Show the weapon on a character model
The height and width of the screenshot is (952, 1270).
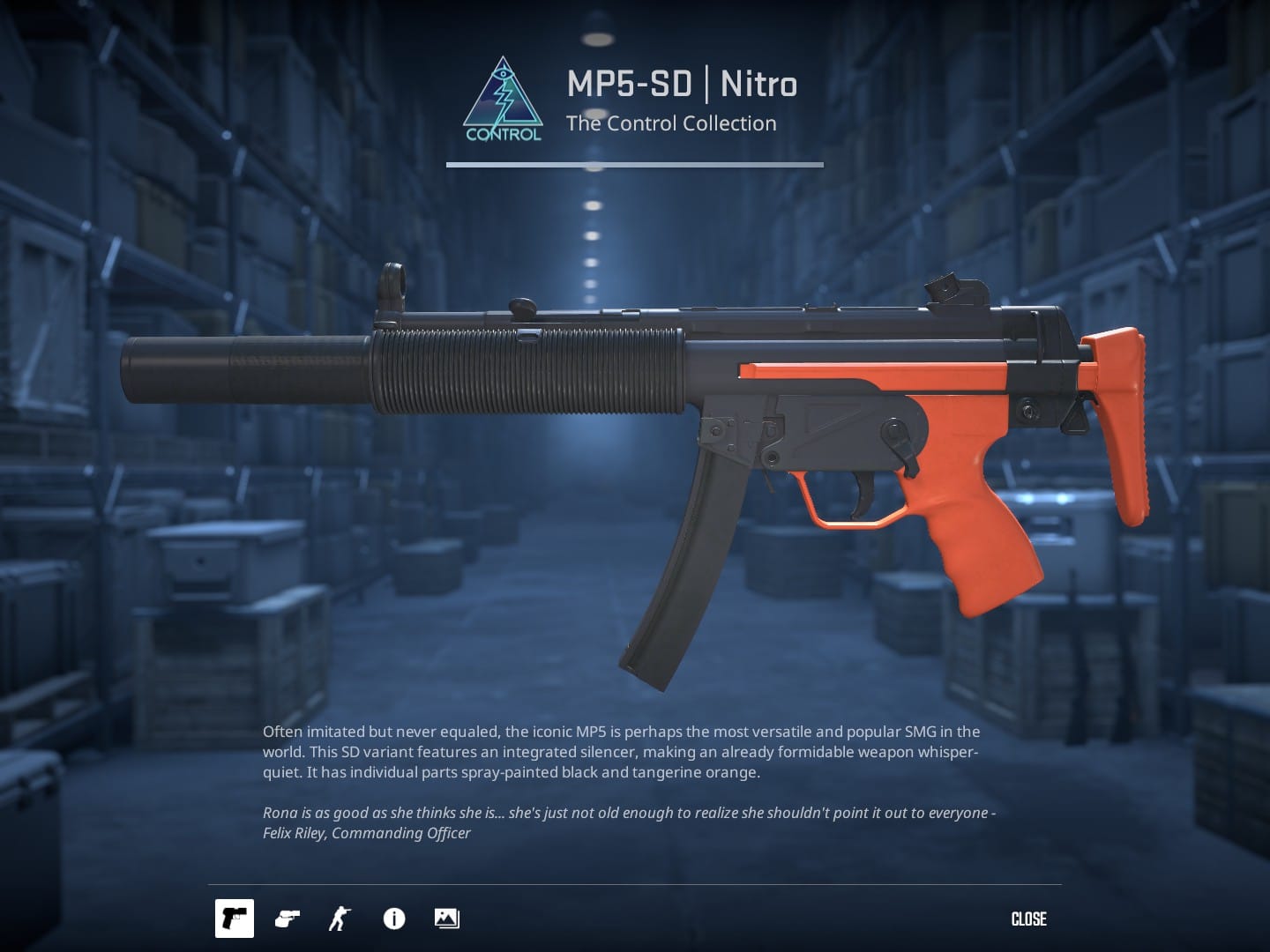(339, 919)
